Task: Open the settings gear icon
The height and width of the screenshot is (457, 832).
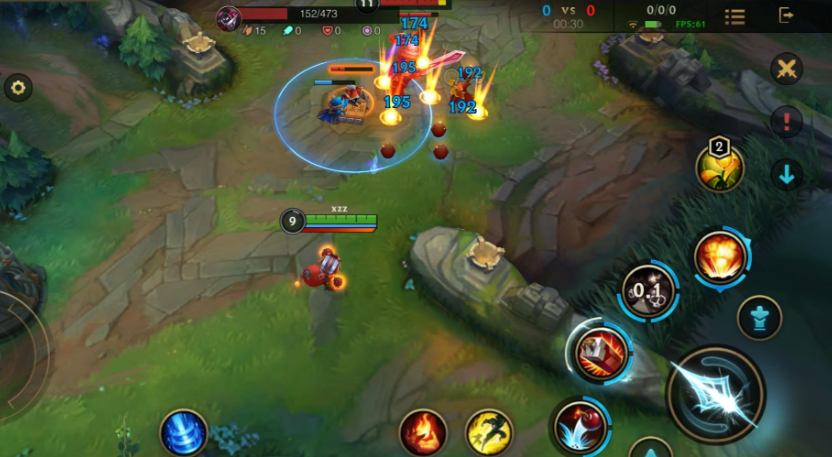Action: coord(17,88)
